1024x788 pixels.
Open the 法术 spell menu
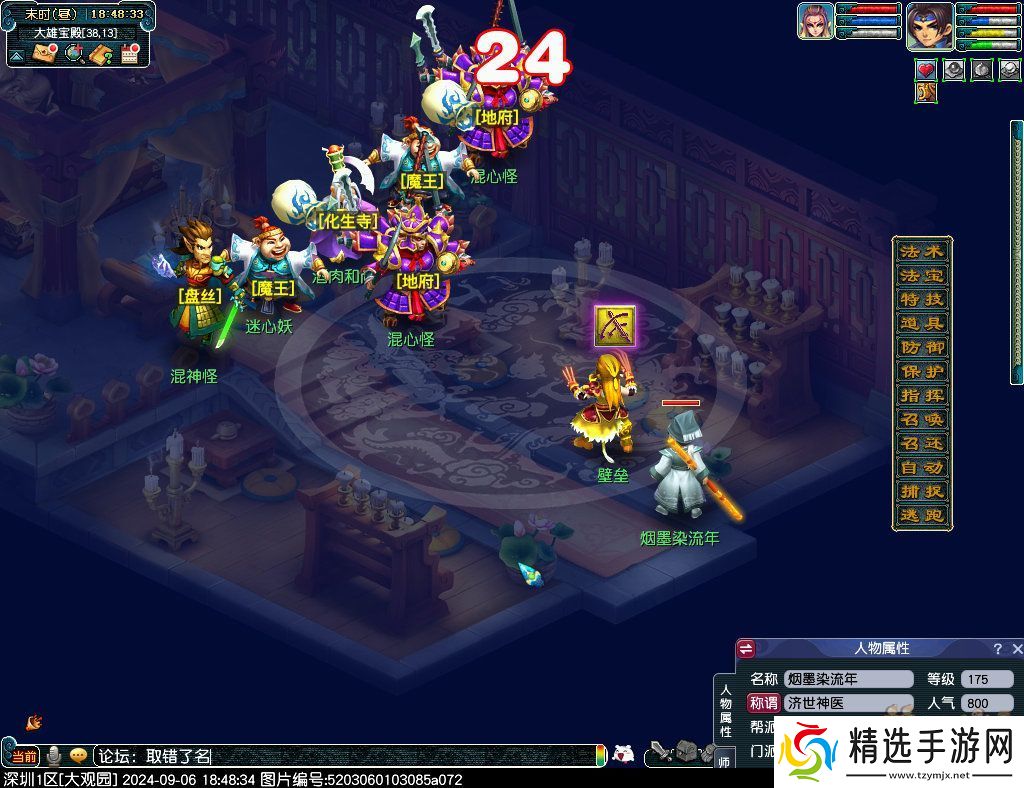tap(921, 251)
